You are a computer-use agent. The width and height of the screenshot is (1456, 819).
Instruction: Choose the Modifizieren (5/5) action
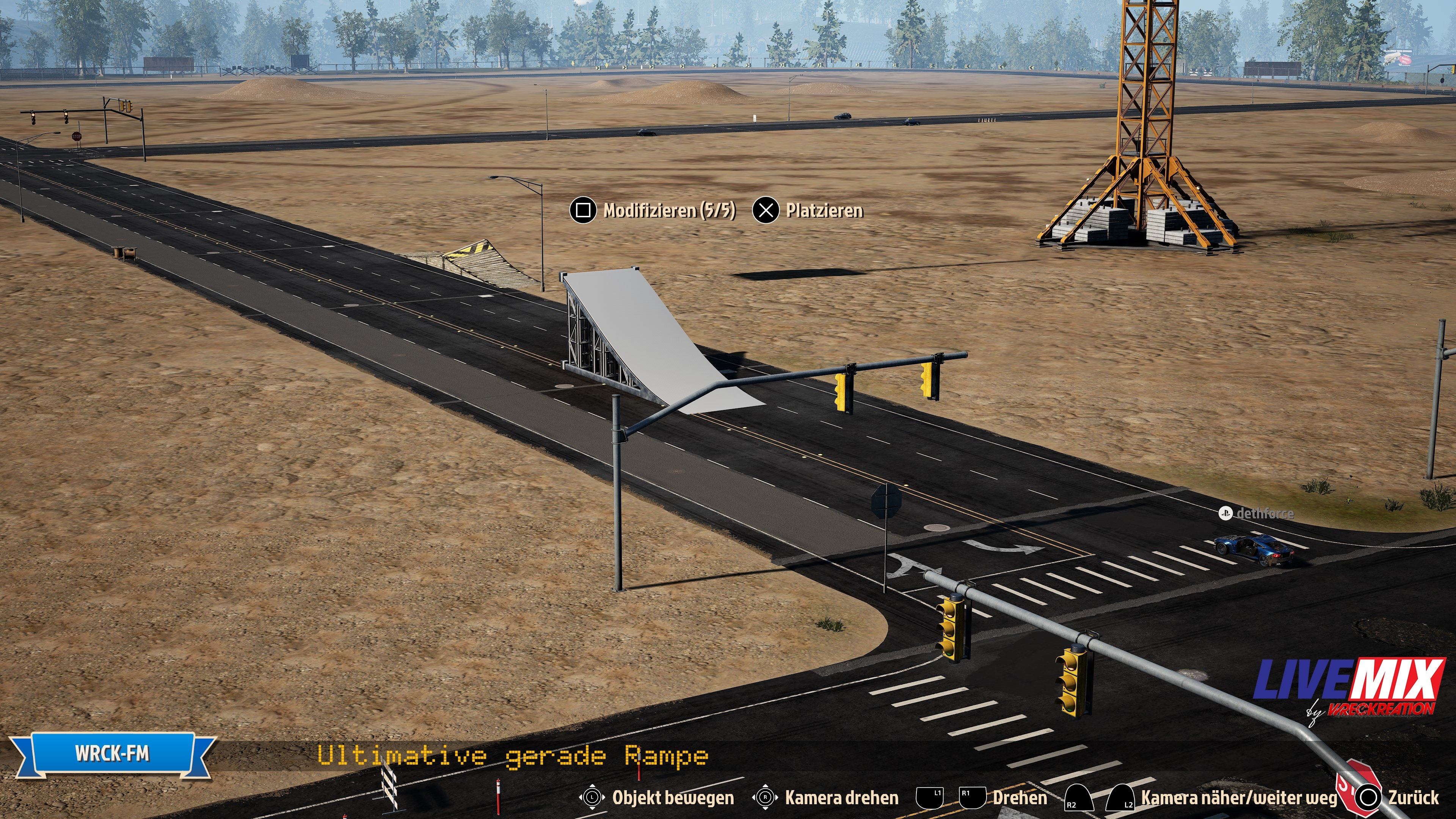coord(653,211)
